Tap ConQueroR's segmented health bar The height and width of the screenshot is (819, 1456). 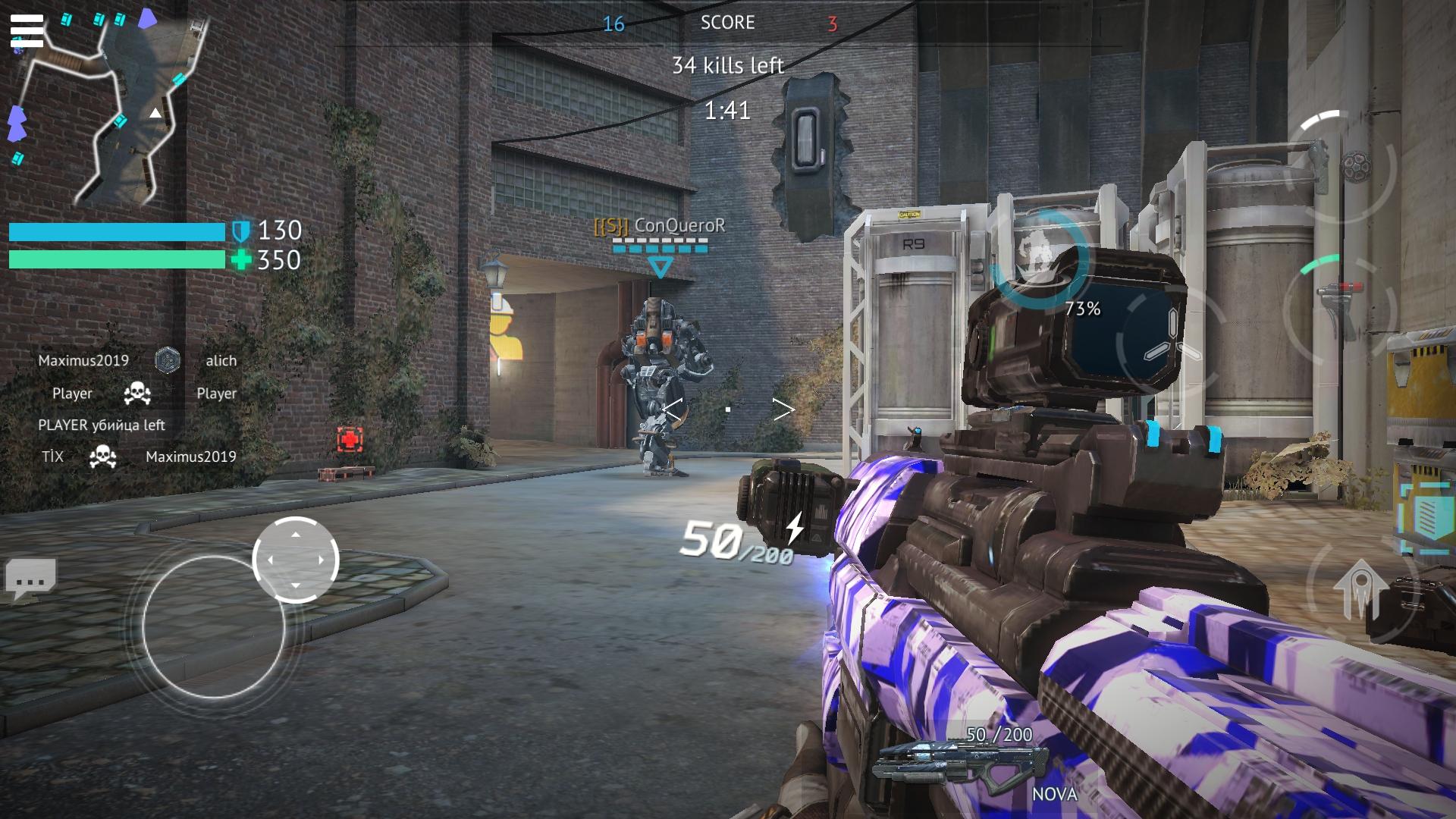(x=660, y=246)
